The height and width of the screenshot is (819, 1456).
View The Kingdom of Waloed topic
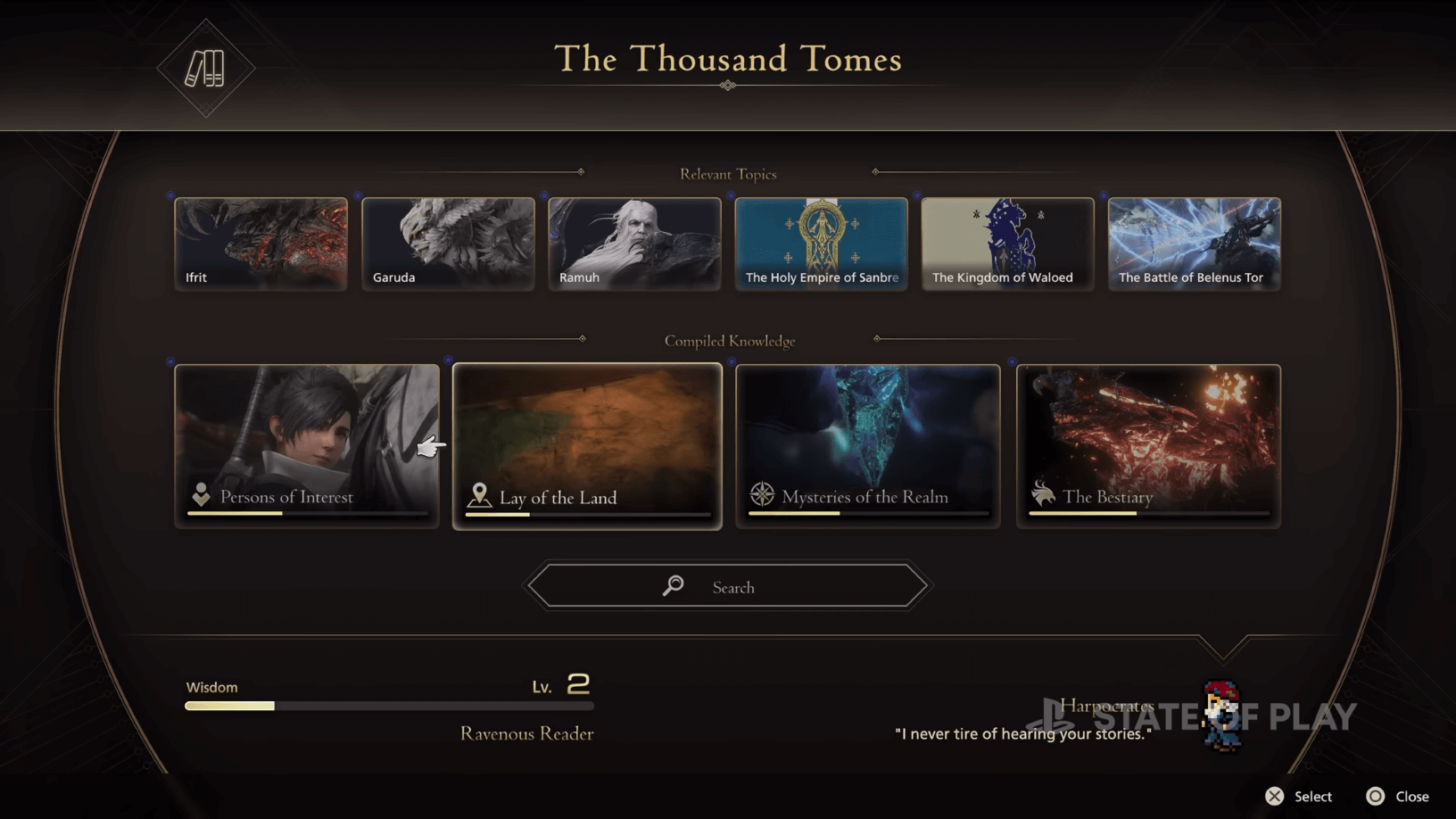point(1007,243)
